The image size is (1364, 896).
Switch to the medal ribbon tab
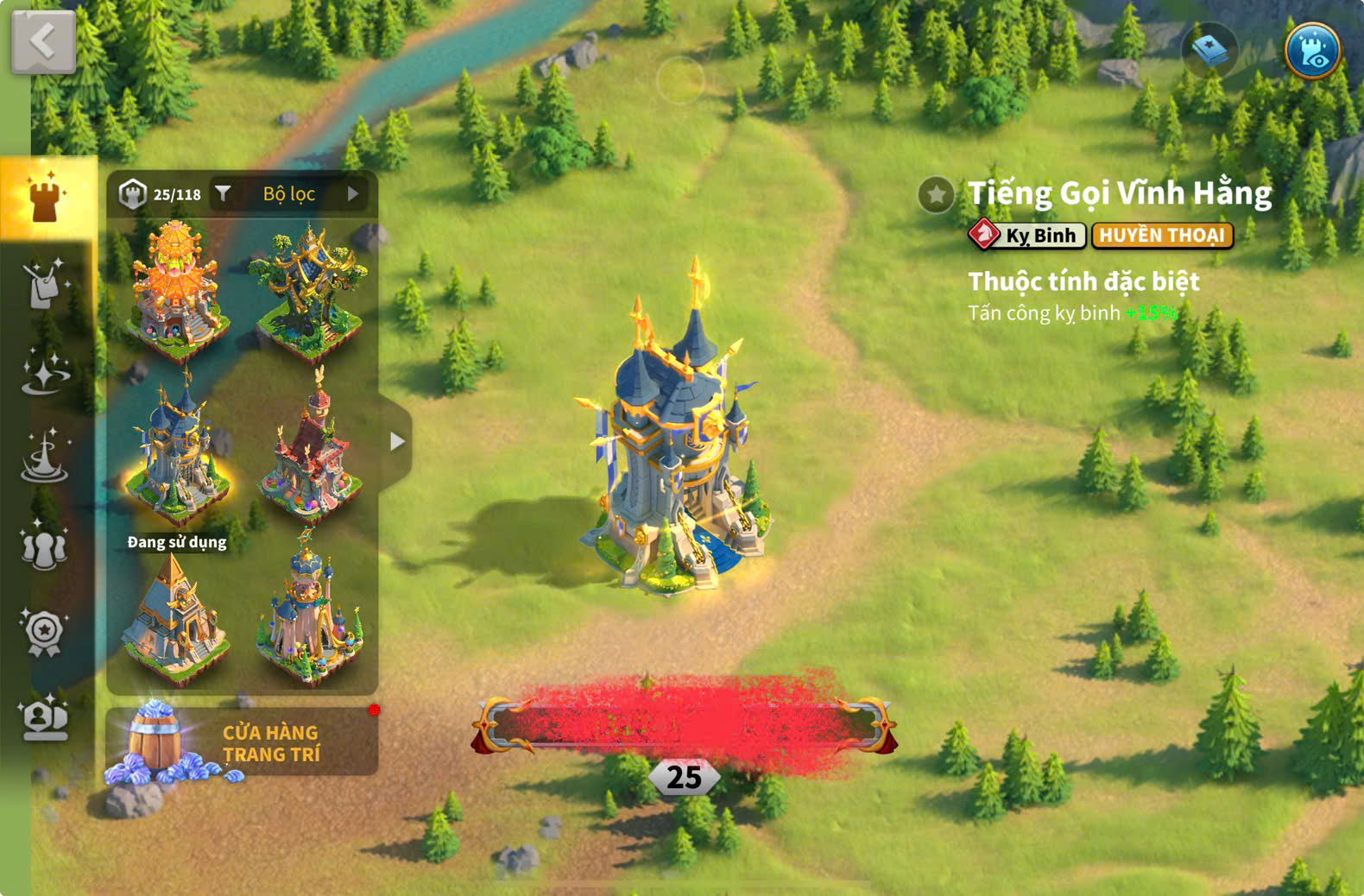(x=44, y=632)
